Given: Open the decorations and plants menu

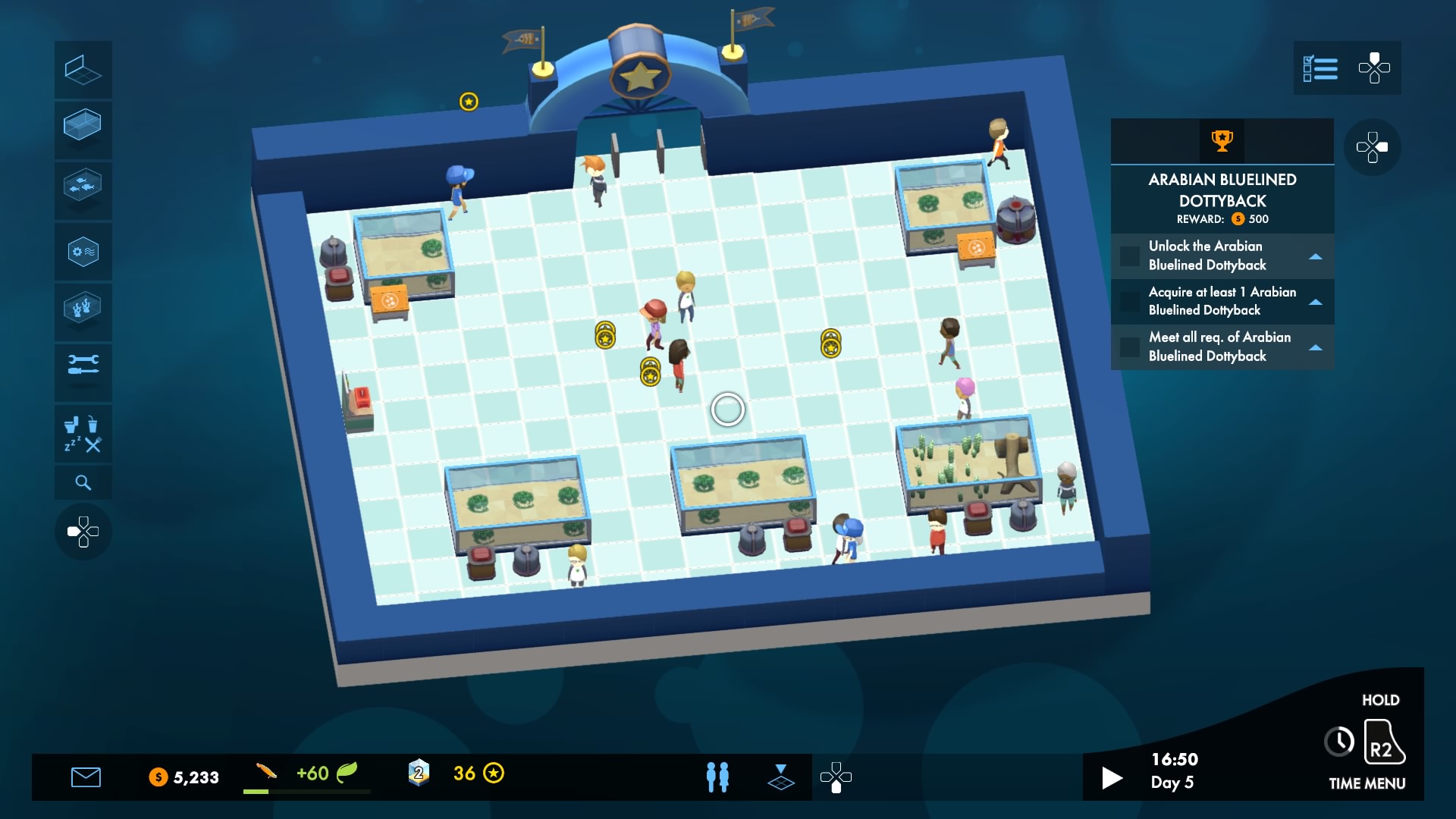Looking at the screenshot, I should coord(83,312).
